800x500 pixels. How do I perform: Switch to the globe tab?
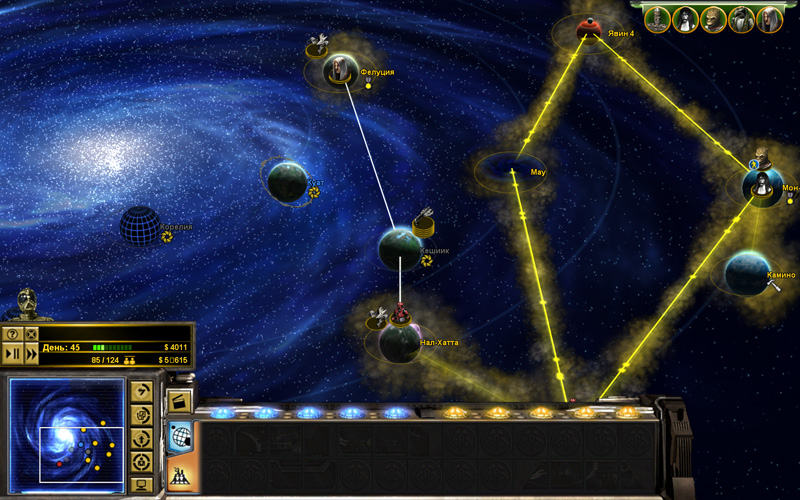pyautogui.click(x=180, y=435)
